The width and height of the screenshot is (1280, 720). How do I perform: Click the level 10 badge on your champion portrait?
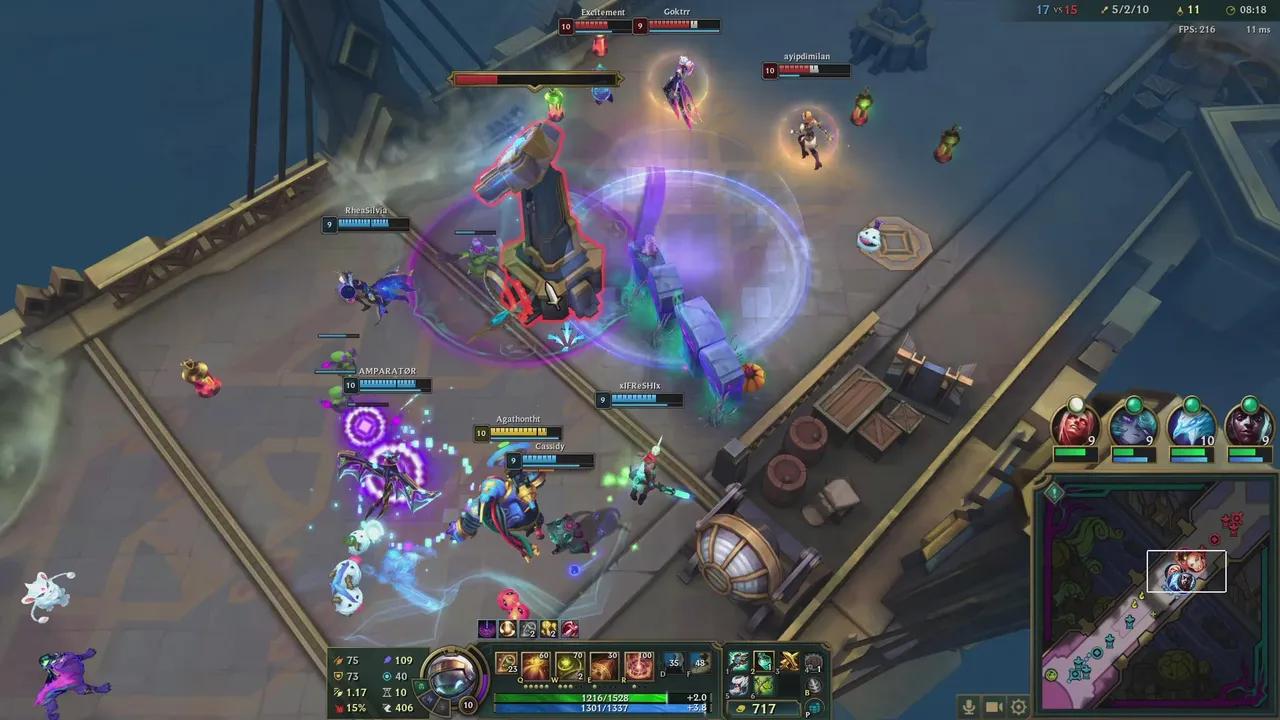pos(468,705)
